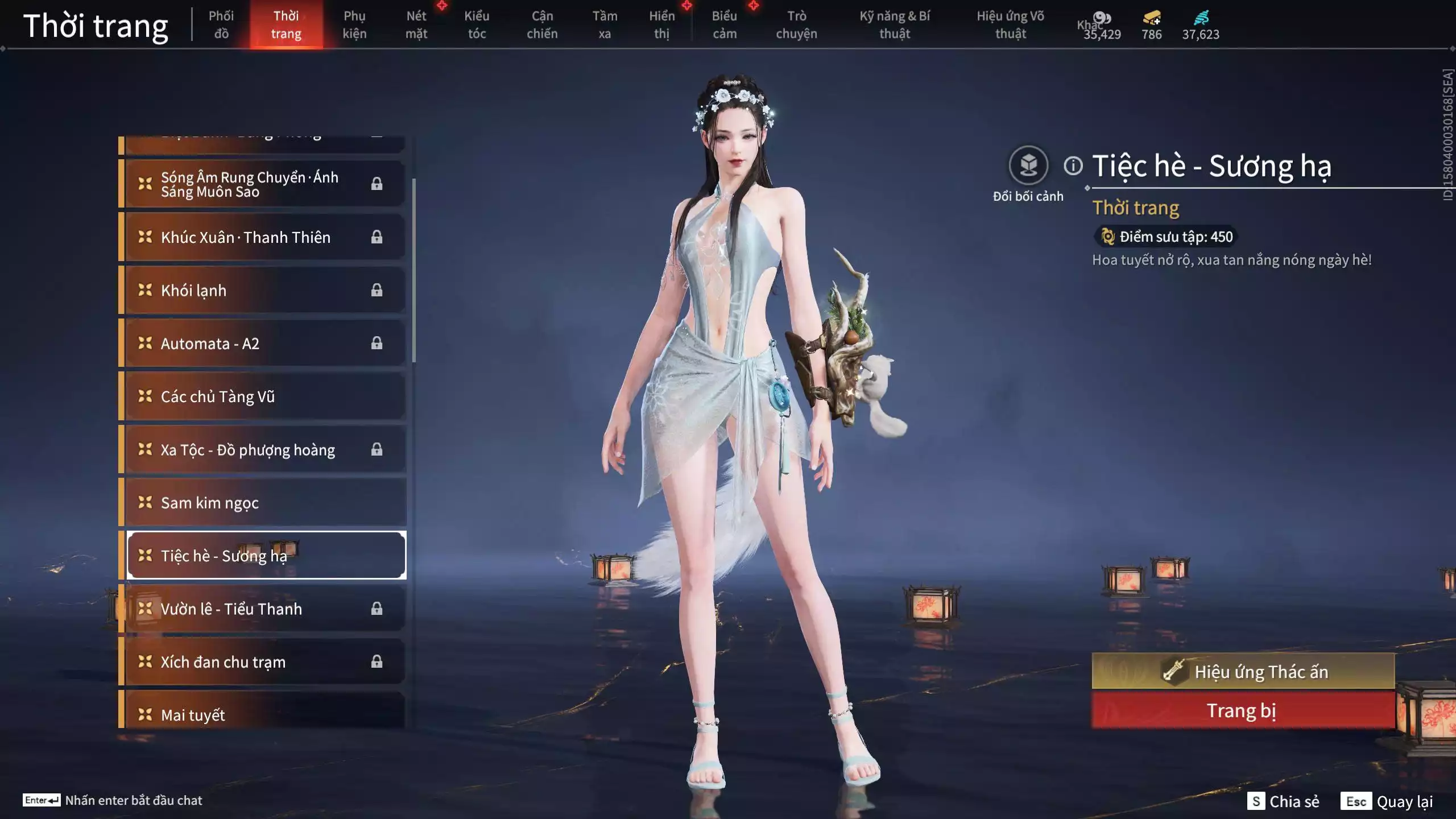Click the blue conch currency icon showing 37,623
Image resolution: width=1456 pixels, height=819 pixels.
click(x=1201, y=17)
